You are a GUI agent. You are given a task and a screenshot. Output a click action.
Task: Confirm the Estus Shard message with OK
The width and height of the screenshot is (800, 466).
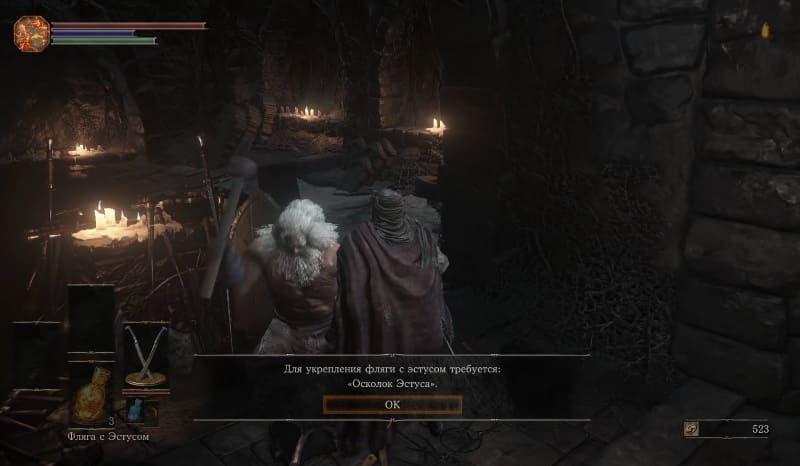coord(392,404)
